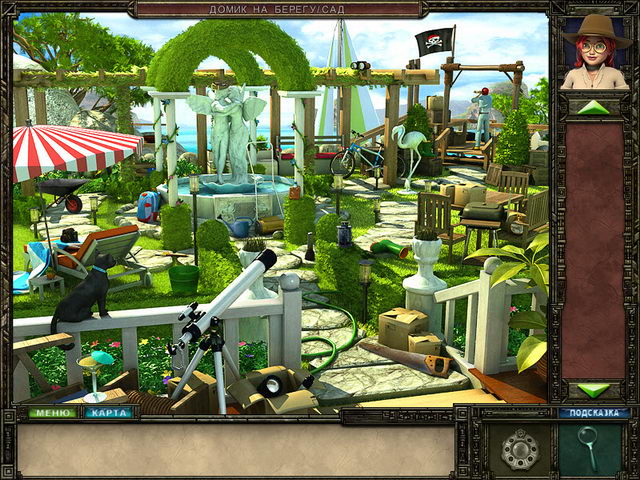Use the ПОДСКАЗКА magnifying glass hint
Viewport: 640px width, 480px height.
[x=589, y=446]
